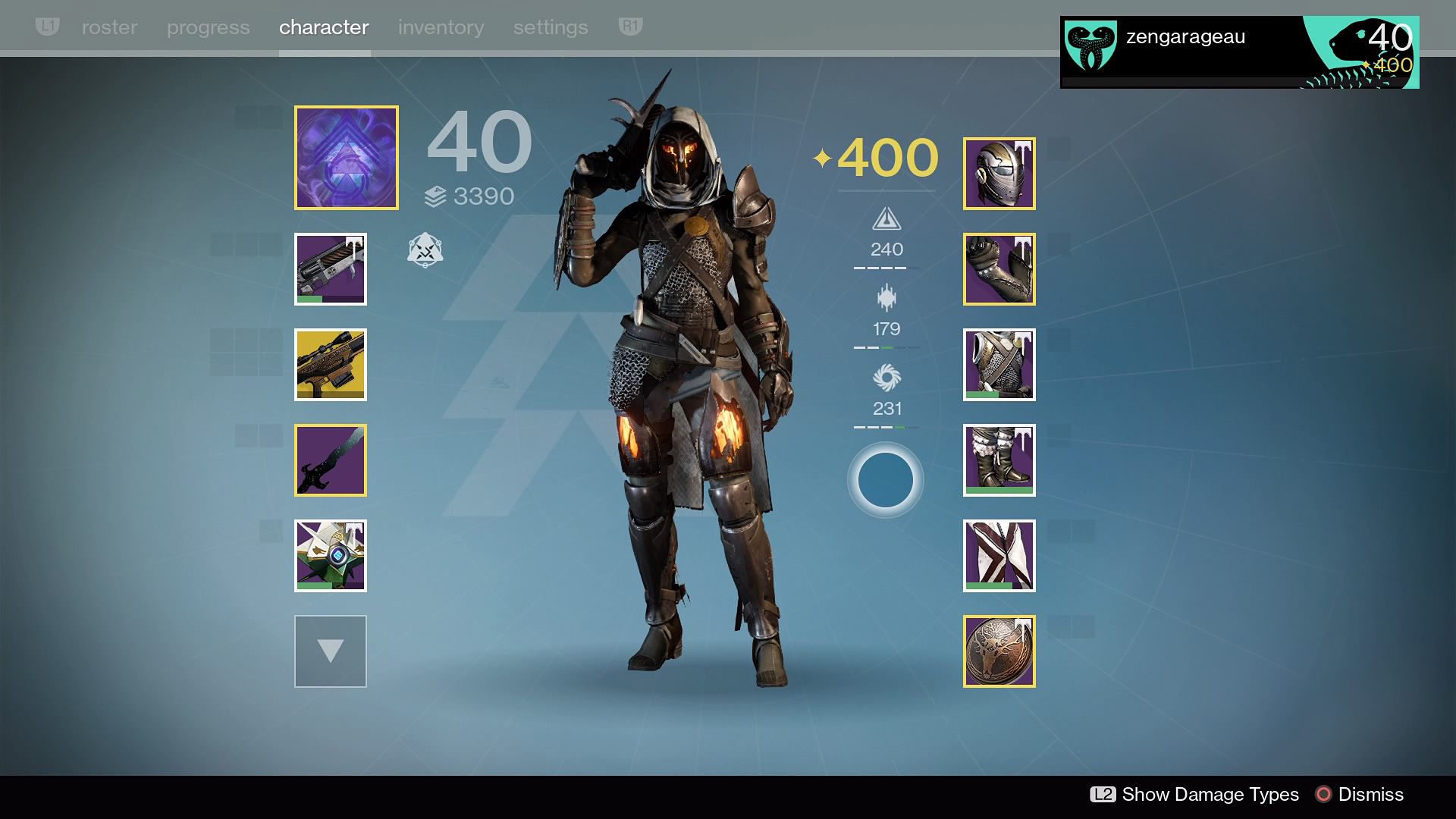Image resolution: width=1456 pixels, height=819 pixels.
Task: Expand the down arrow slot
Action: (x=331, y=651)
